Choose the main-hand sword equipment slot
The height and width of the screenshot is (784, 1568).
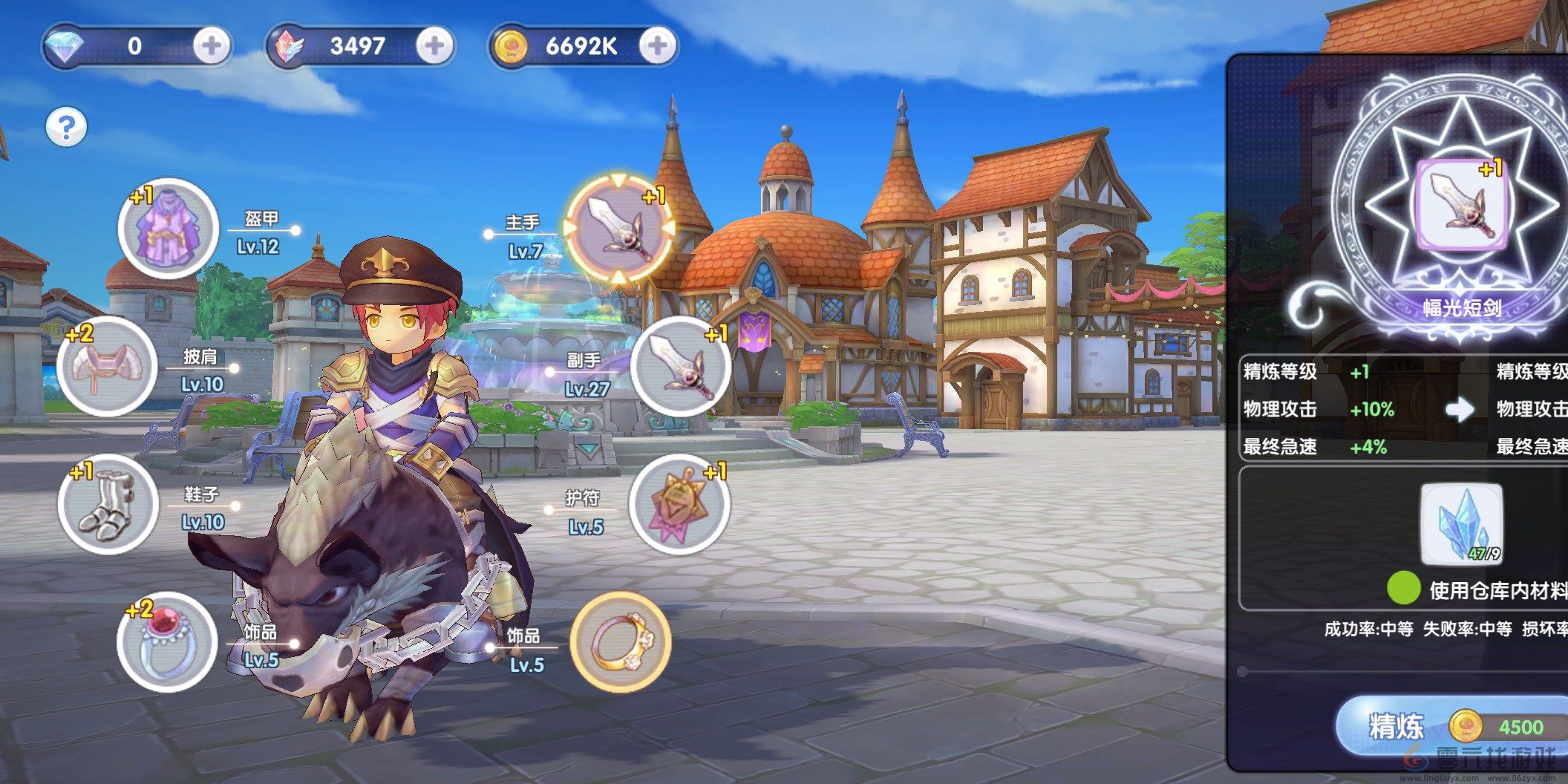click(x=618, y=226)
